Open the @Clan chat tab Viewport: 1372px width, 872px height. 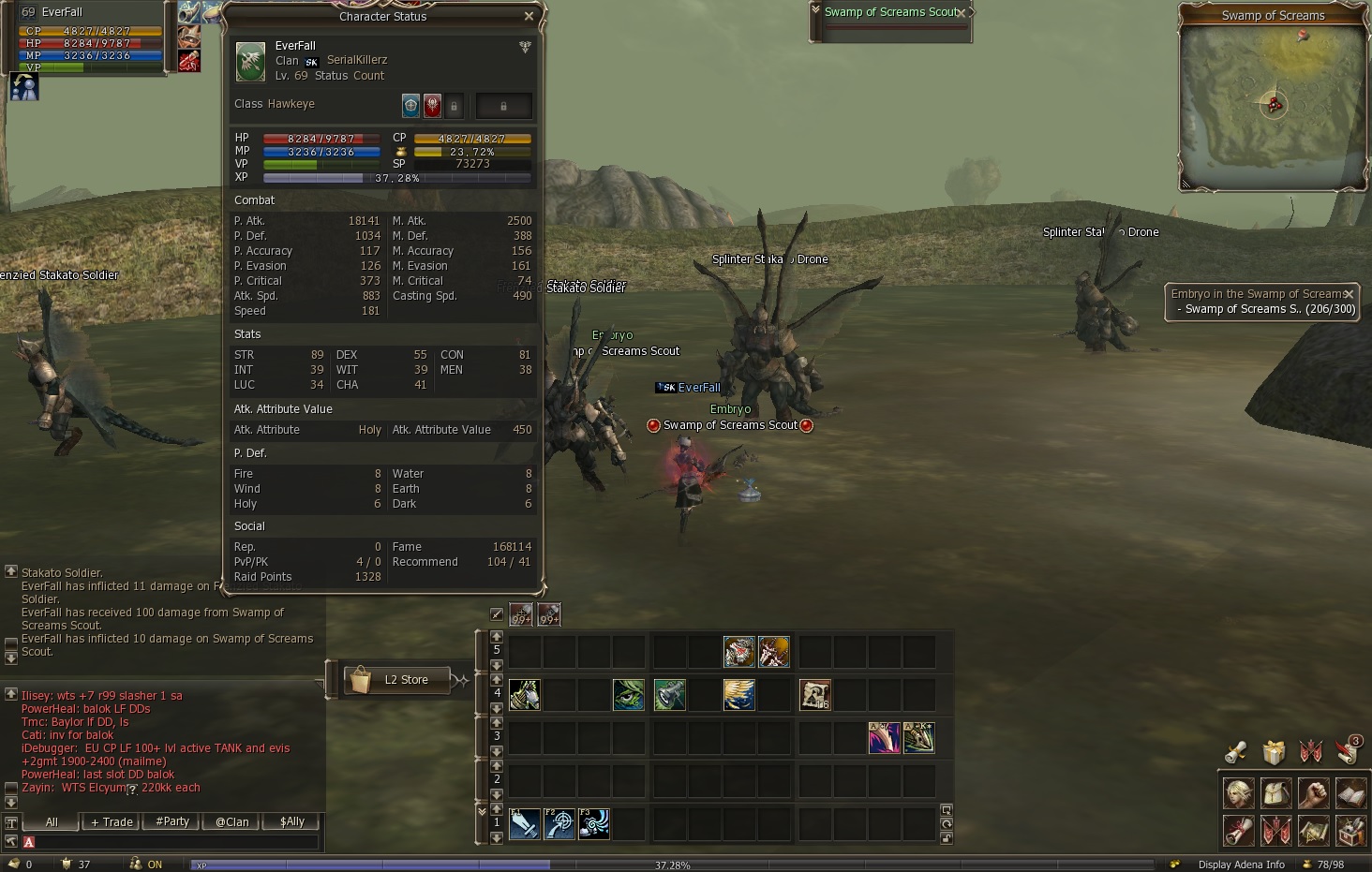(232, 821)
